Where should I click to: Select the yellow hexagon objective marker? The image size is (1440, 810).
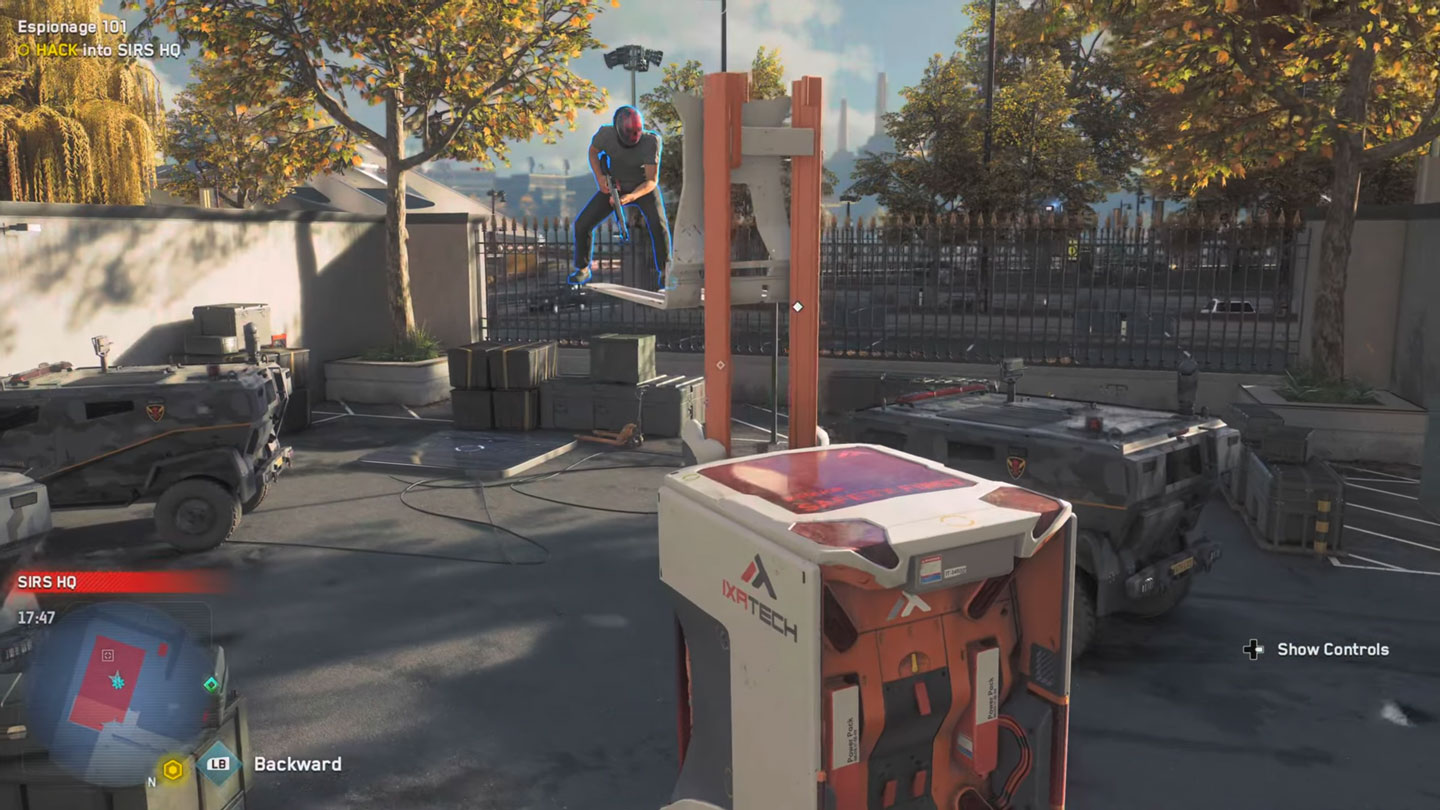point(172,769)
